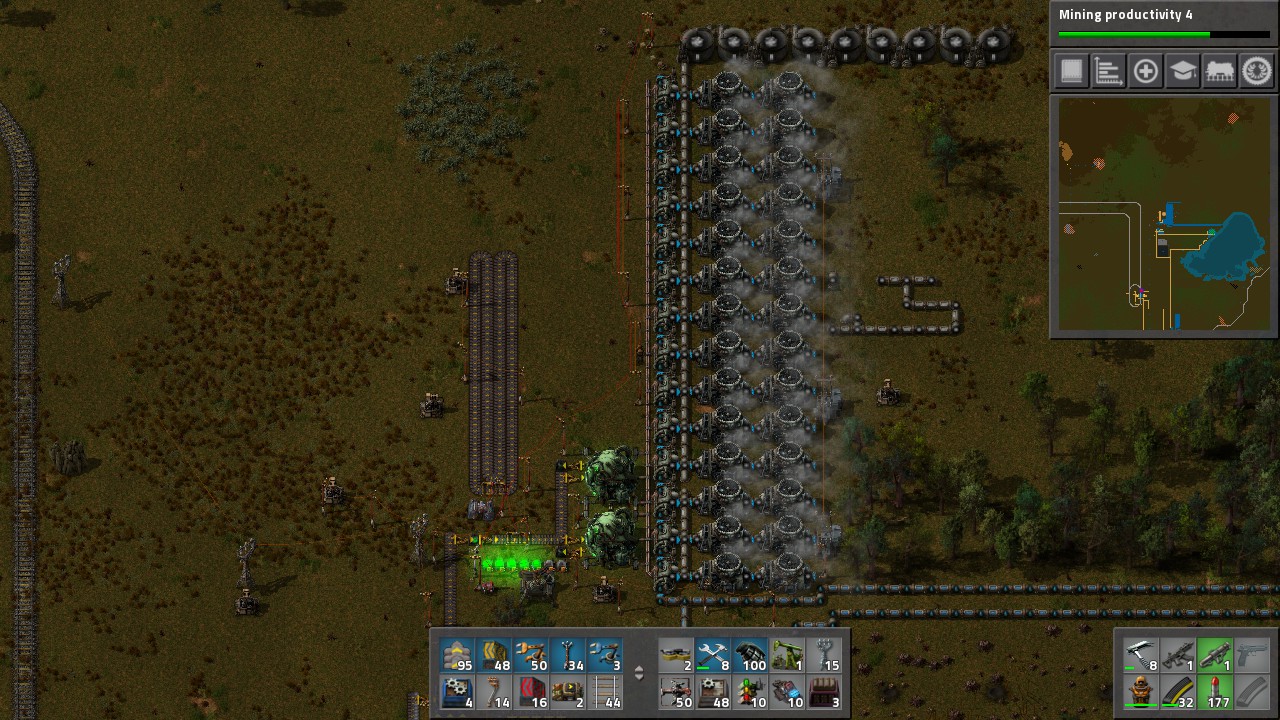Open the production statistics graph icon

tap(1108, 71)
